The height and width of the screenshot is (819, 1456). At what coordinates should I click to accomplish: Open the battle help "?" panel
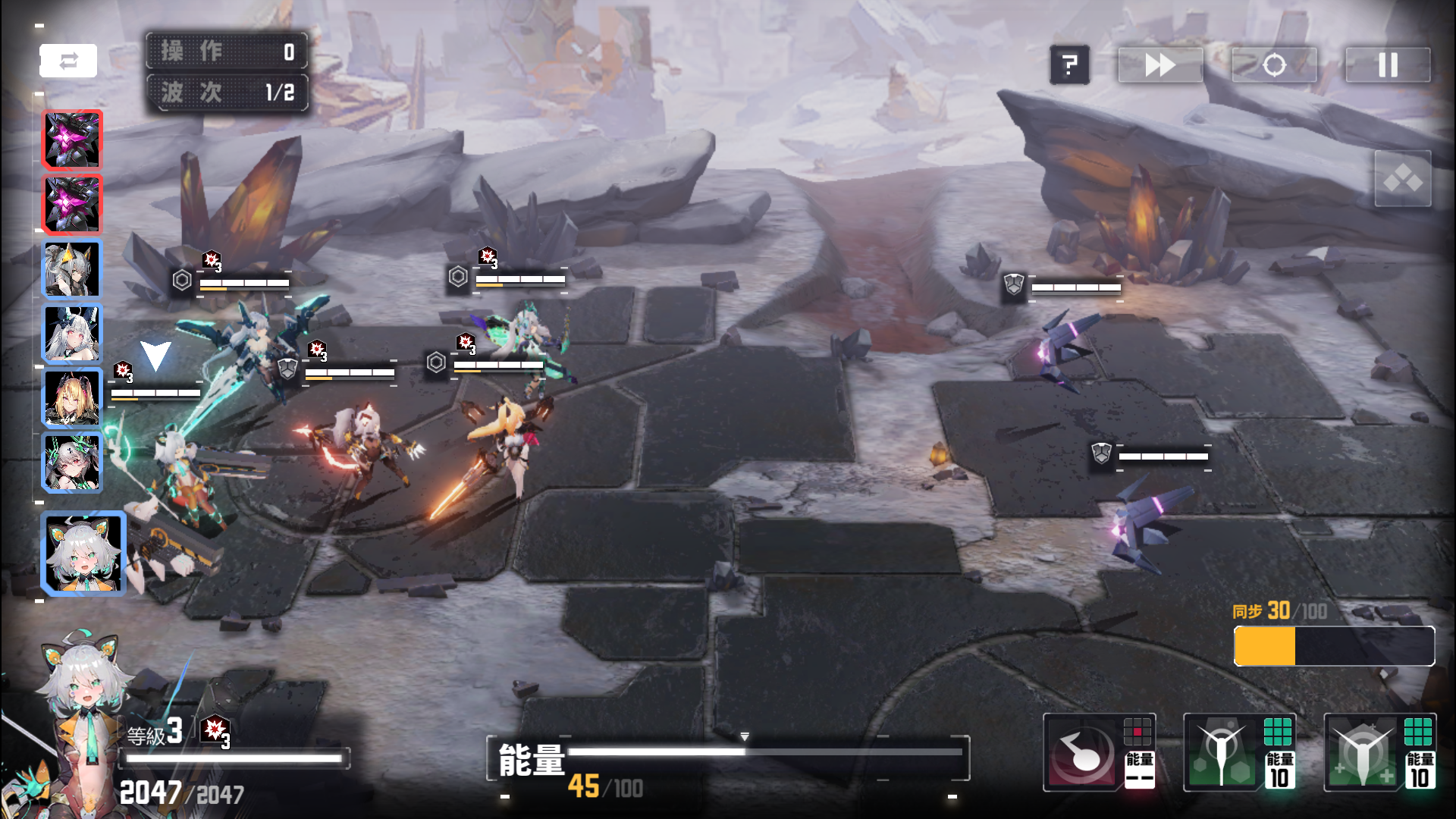[1070, 65]
